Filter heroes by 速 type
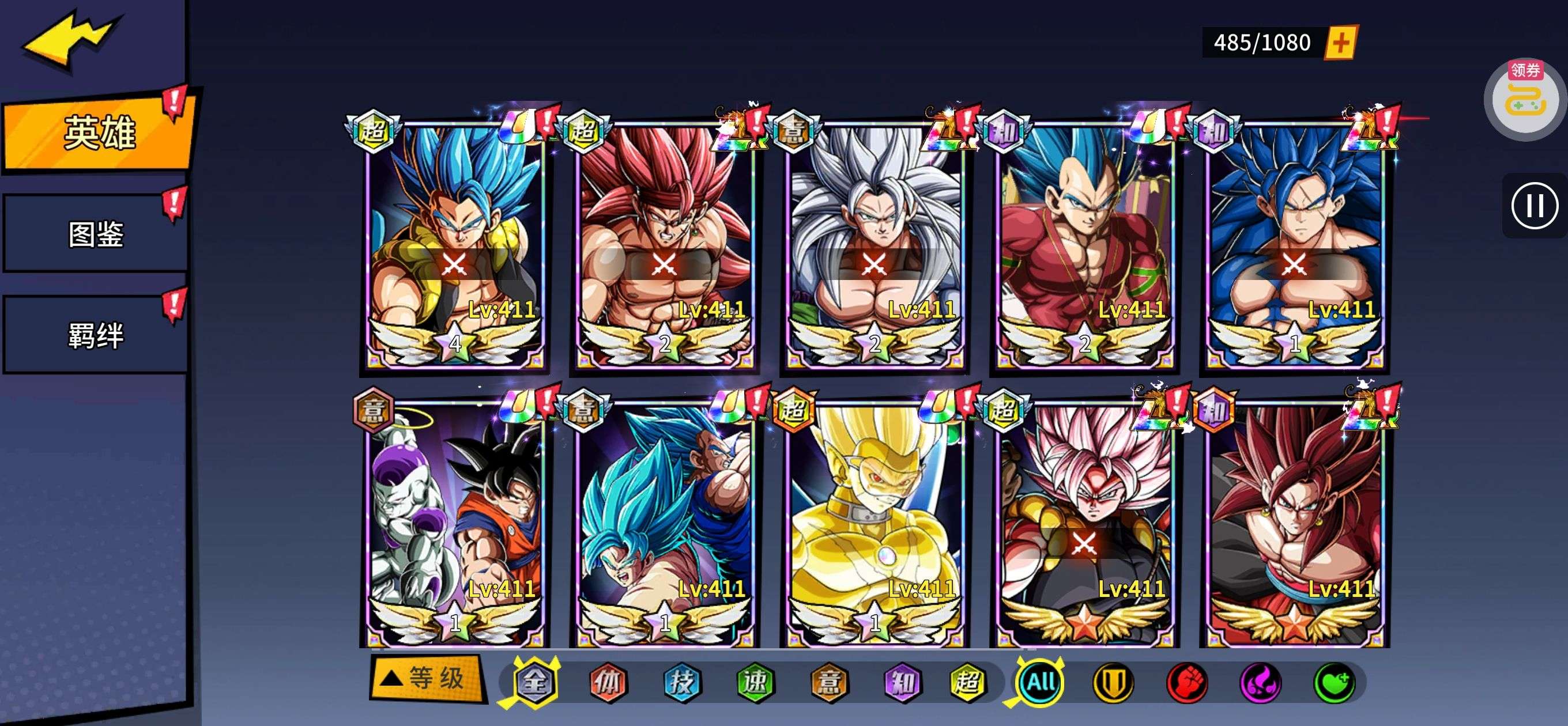Viewport: 1568px width, 726px height. pyautogui.click(x=755, y=682)
